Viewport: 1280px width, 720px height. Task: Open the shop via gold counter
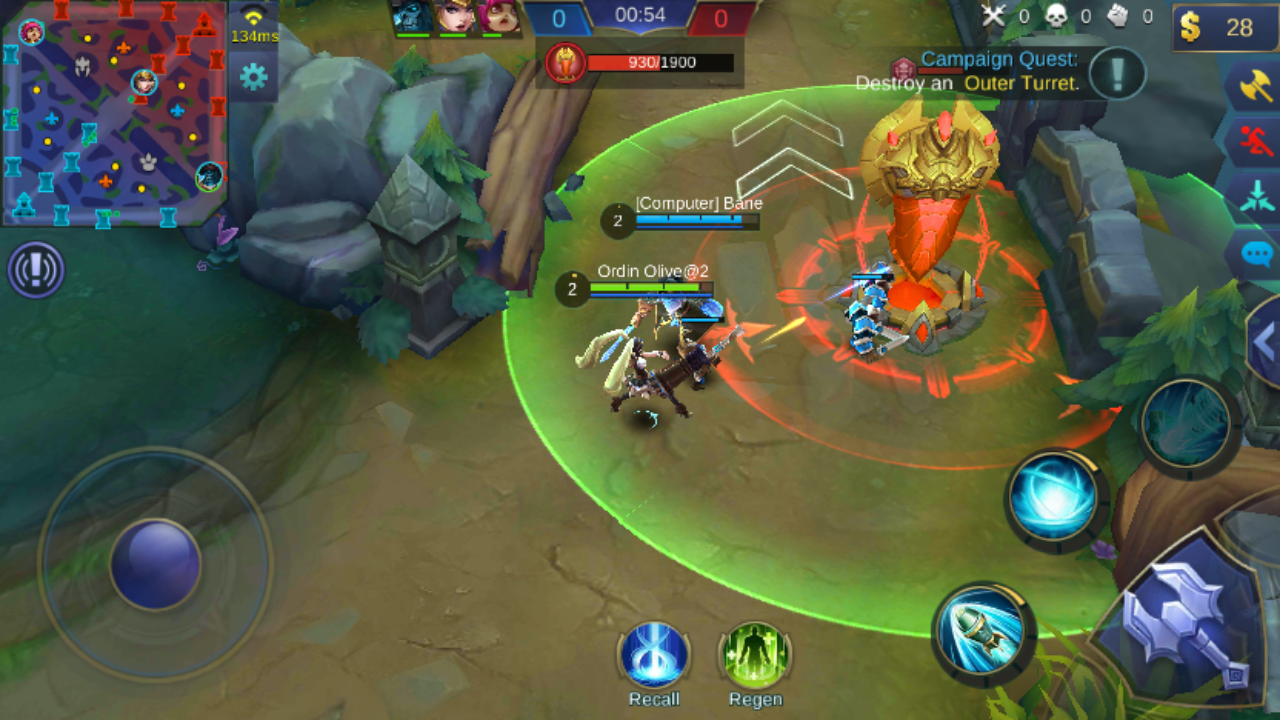point(1224,27)
